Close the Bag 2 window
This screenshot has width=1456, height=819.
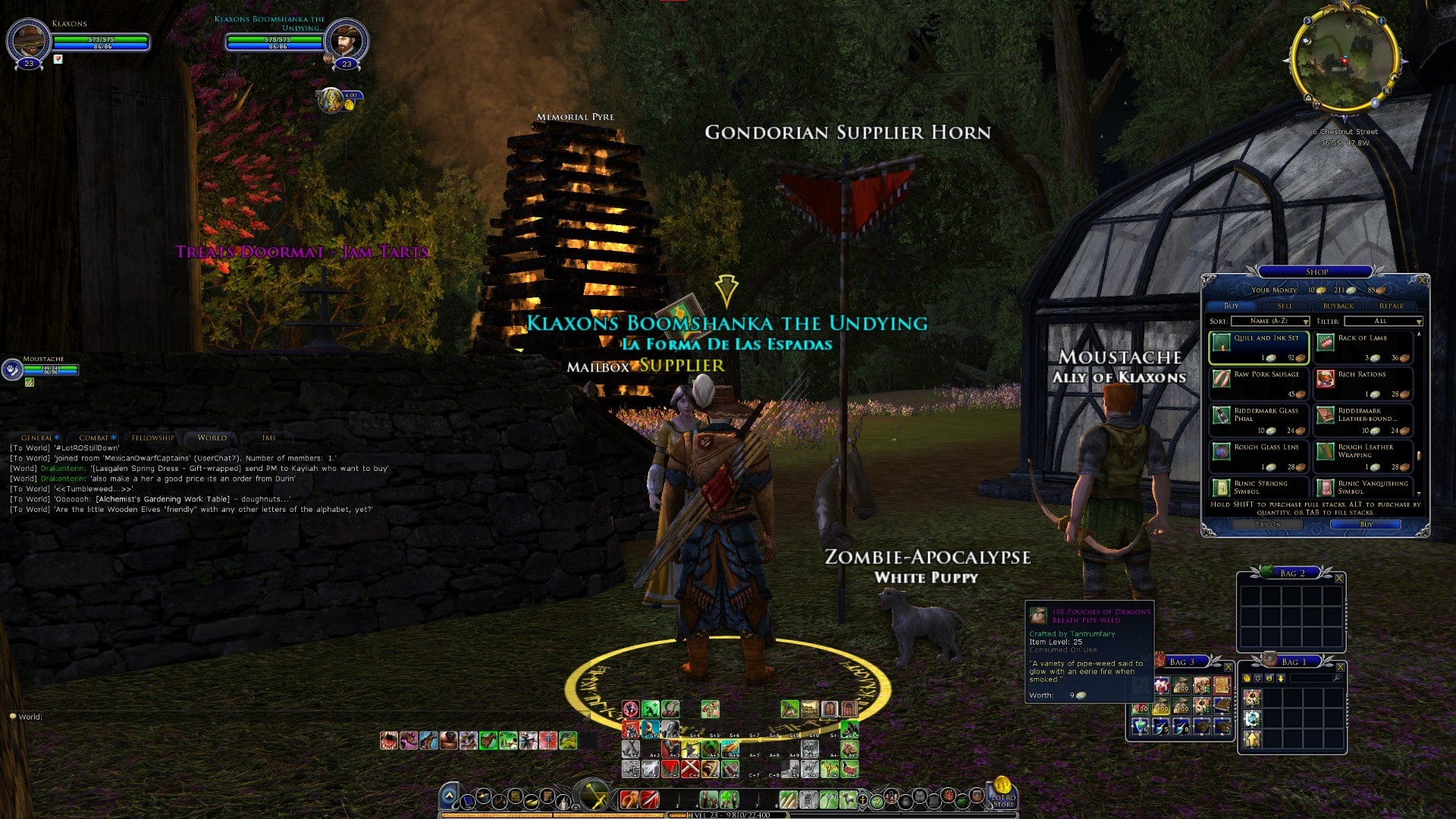(1339, 579)
